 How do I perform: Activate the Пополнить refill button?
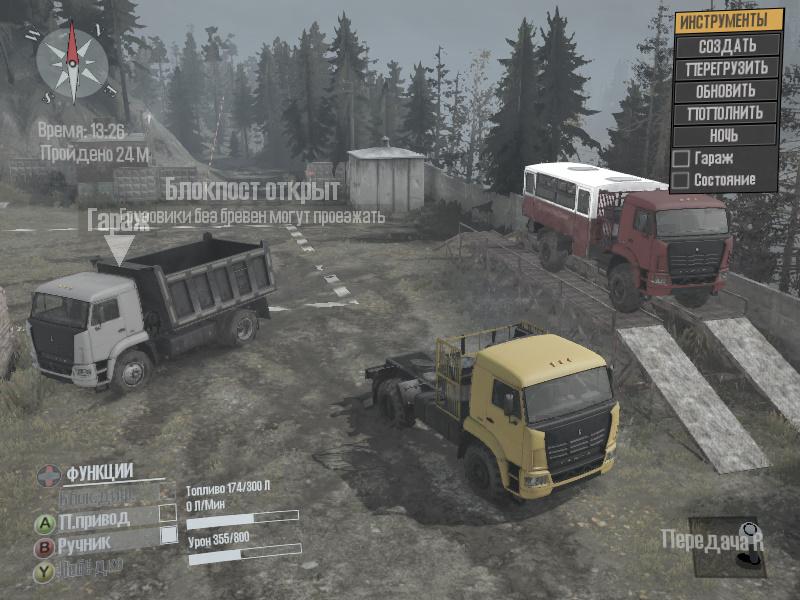point(727,113)
